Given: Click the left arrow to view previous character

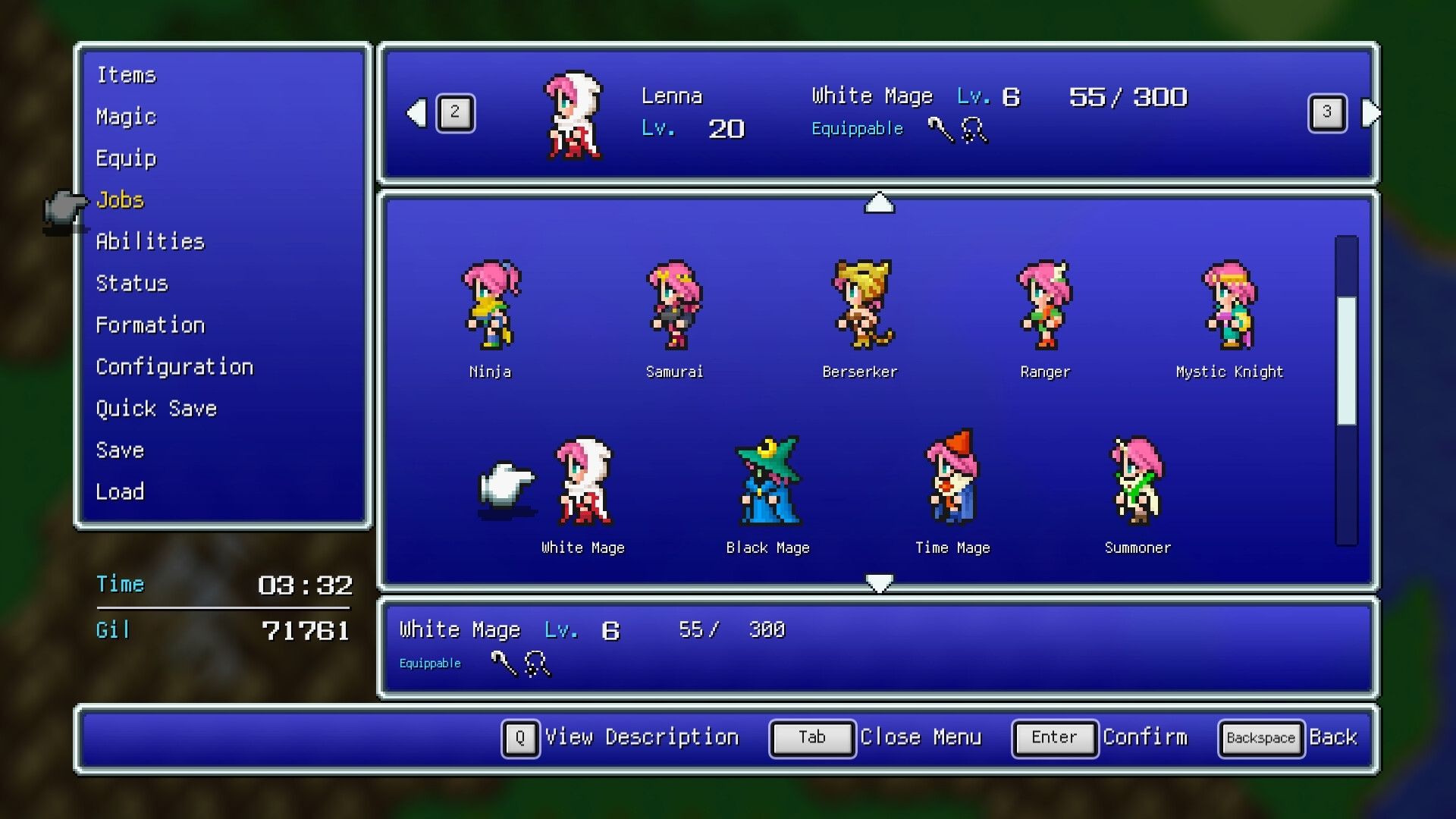Looking at the screenshot, I should tap(416, 112).
